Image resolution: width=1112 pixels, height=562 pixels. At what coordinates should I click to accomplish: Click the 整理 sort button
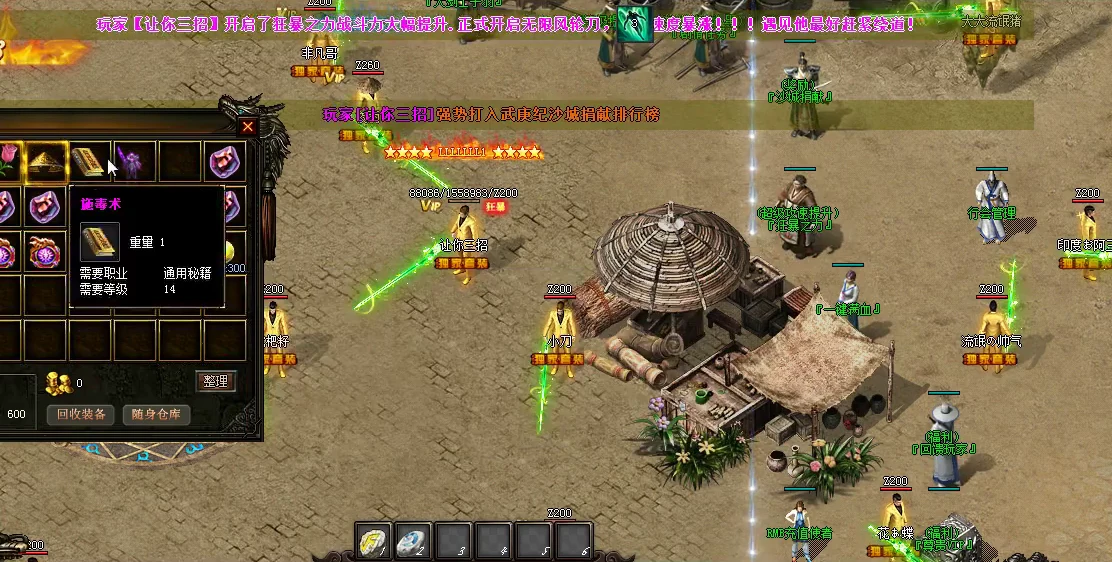point(215,381)
